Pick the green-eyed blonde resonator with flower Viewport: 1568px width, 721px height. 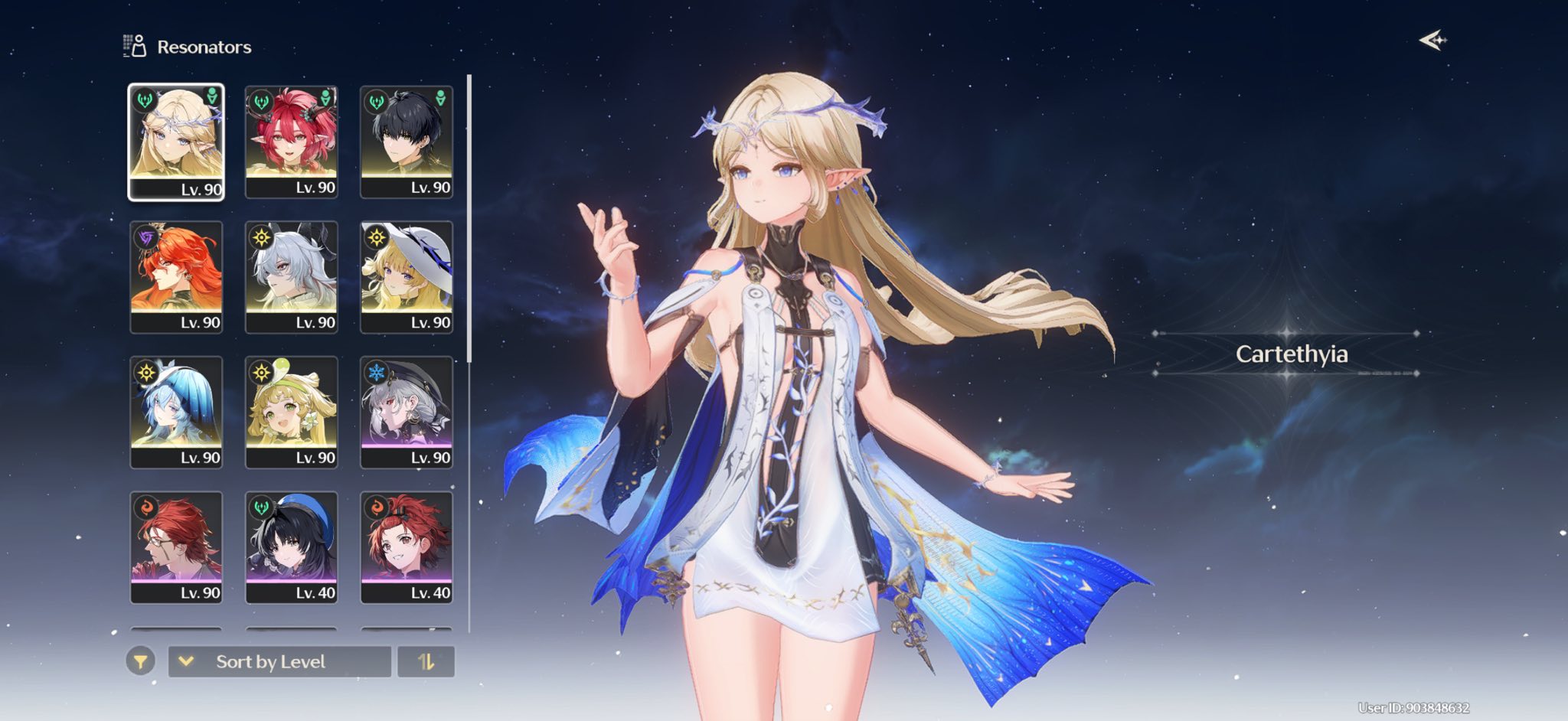pos(292,412)
